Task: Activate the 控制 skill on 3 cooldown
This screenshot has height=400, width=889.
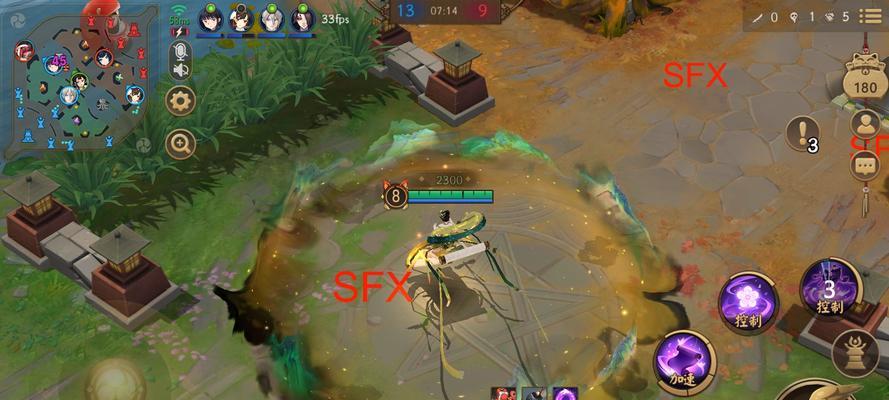Action: point(830,290)
